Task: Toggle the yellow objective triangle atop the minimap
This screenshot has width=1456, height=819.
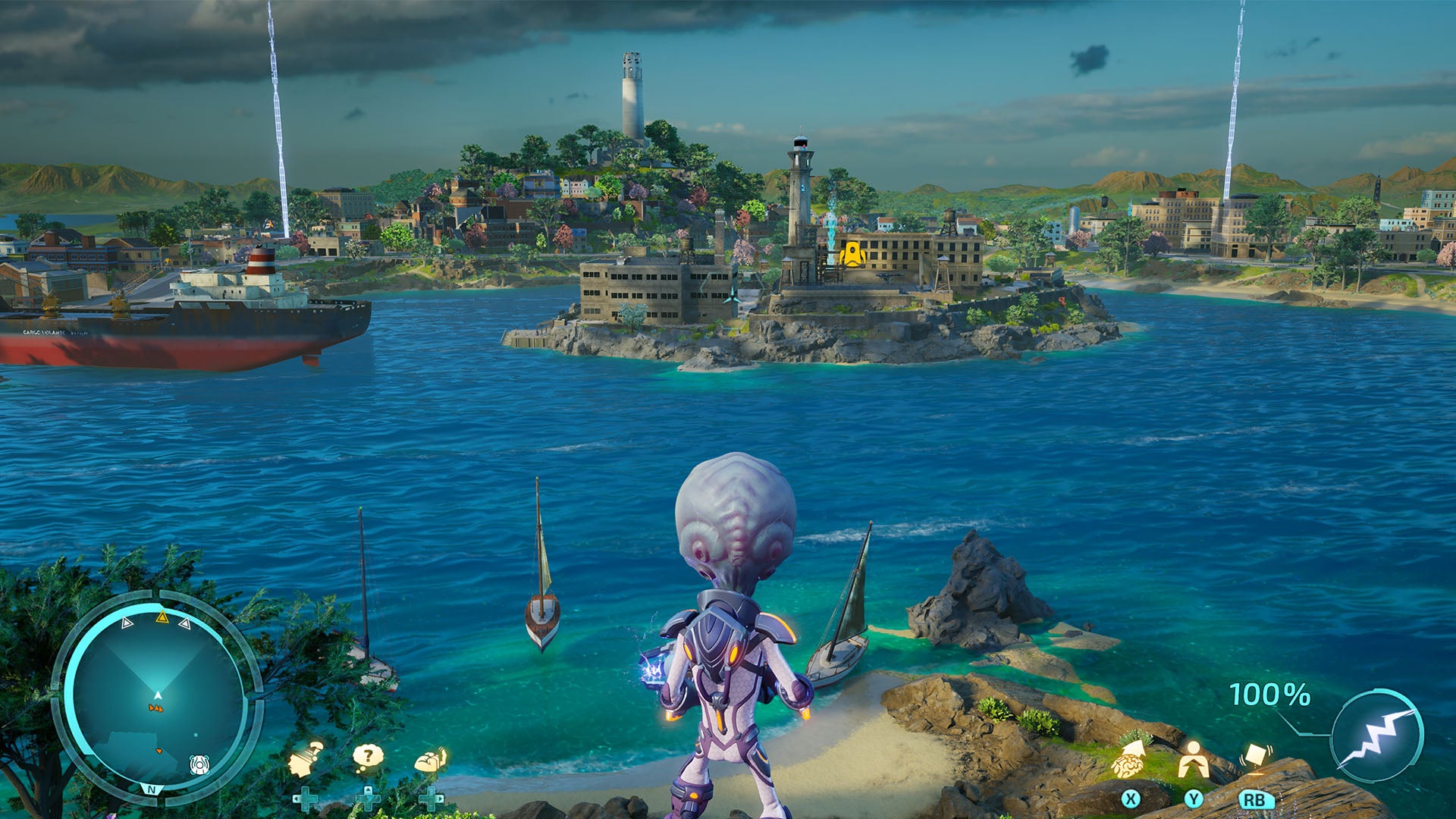Action: click(x=162, y=618)
